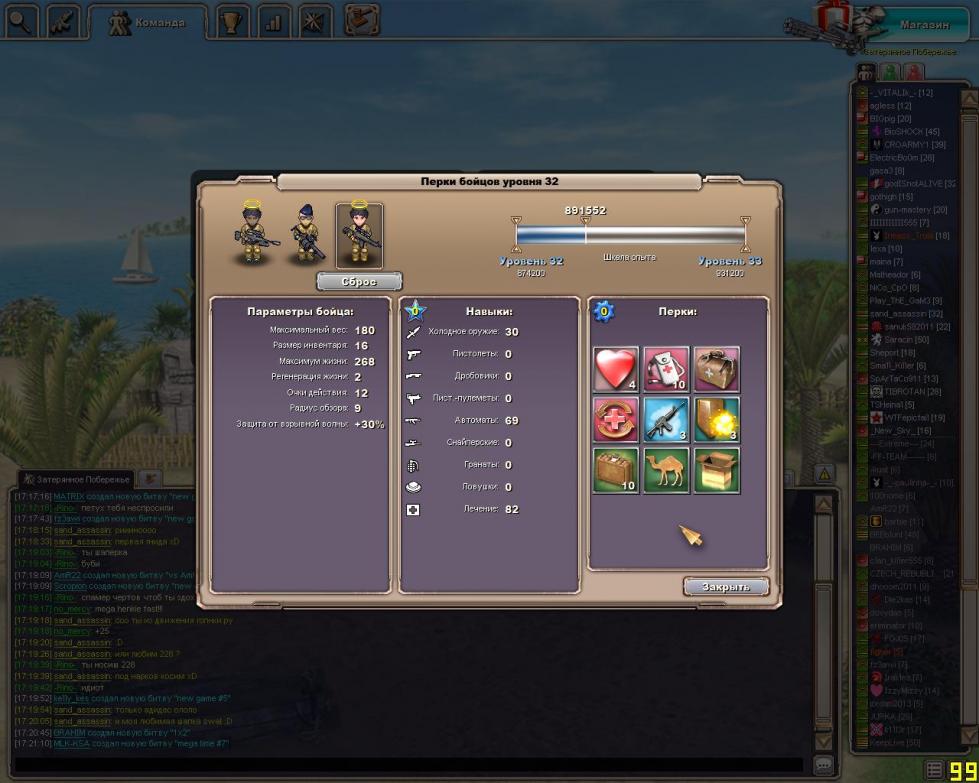Show the green players list tab

click(889, 73)
